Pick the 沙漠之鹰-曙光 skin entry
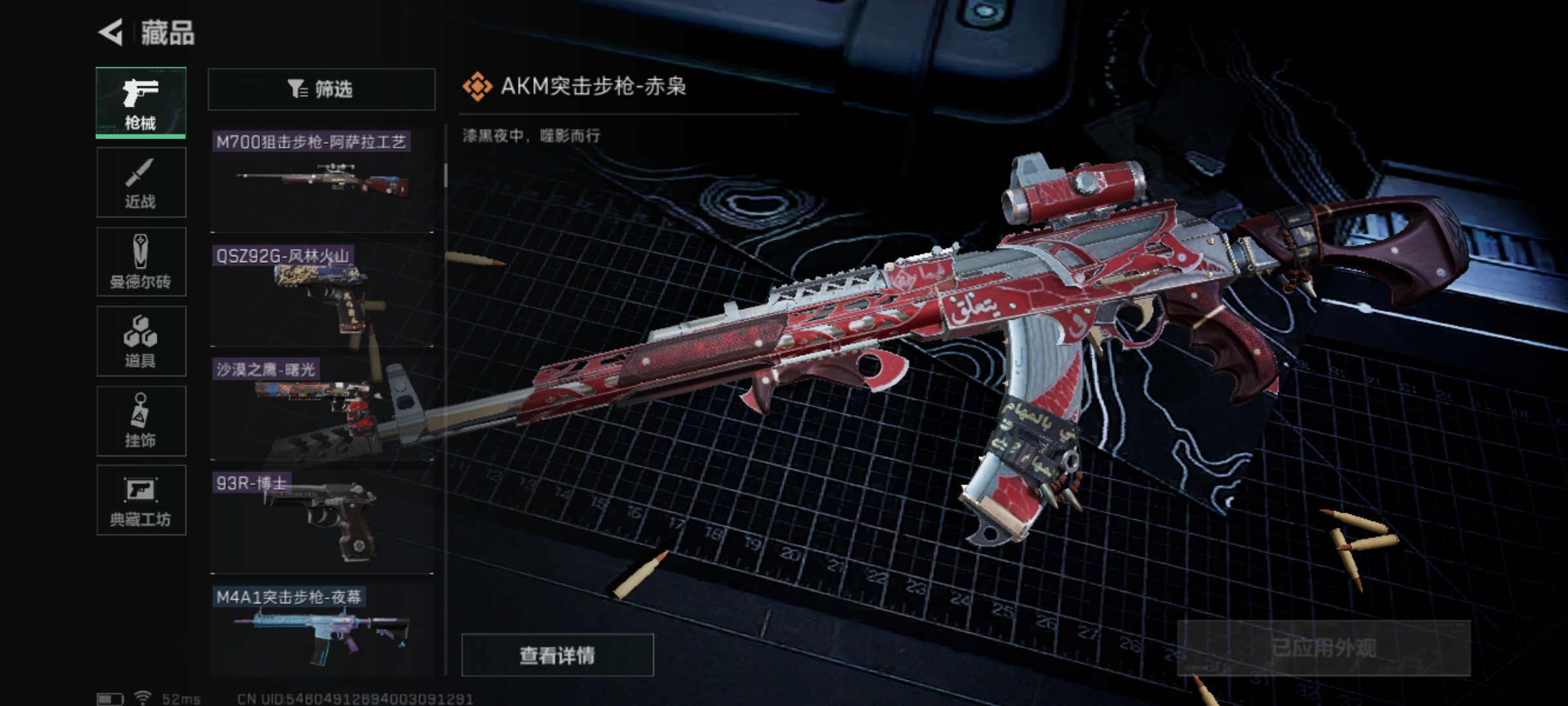Image resolution: width=1568 pixels, height=706 pixels. (x=321, y=407)
